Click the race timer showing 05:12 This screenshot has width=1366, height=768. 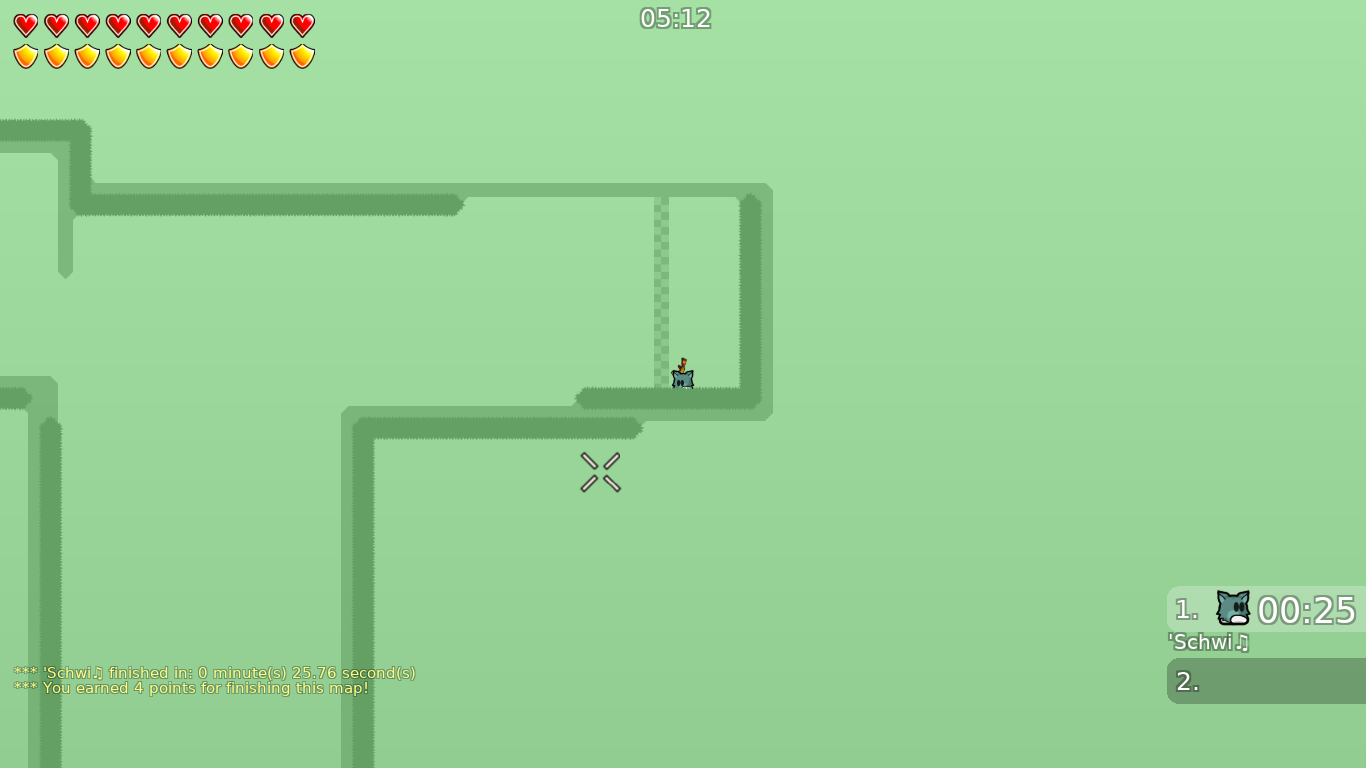coord(676,18)
